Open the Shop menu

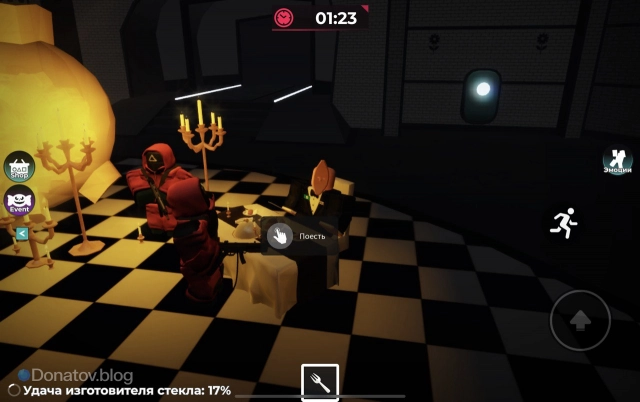click(x=20, y=166)
